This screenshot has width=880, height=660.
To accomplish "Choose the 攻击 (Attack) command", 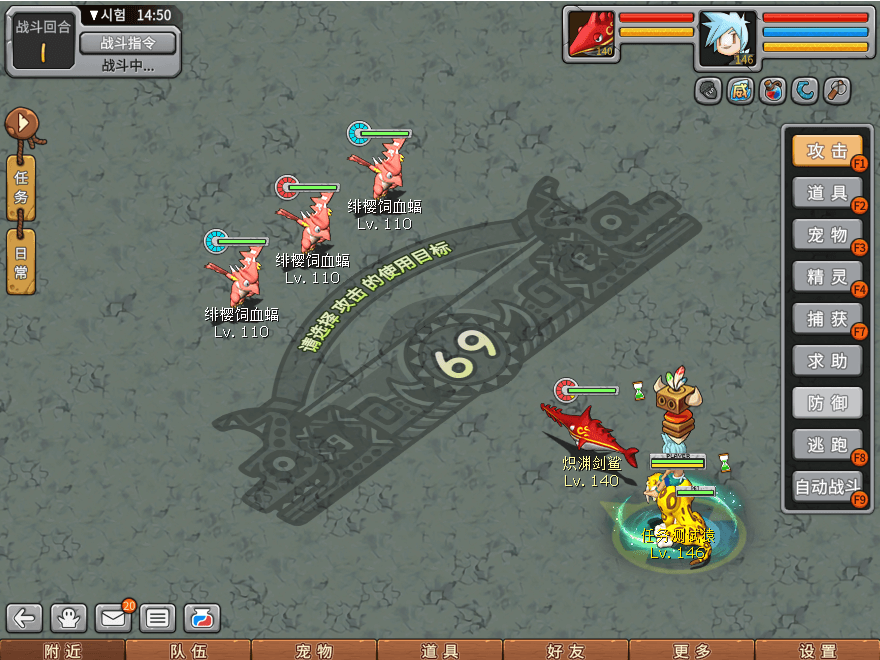I will (x=827, y=151).
